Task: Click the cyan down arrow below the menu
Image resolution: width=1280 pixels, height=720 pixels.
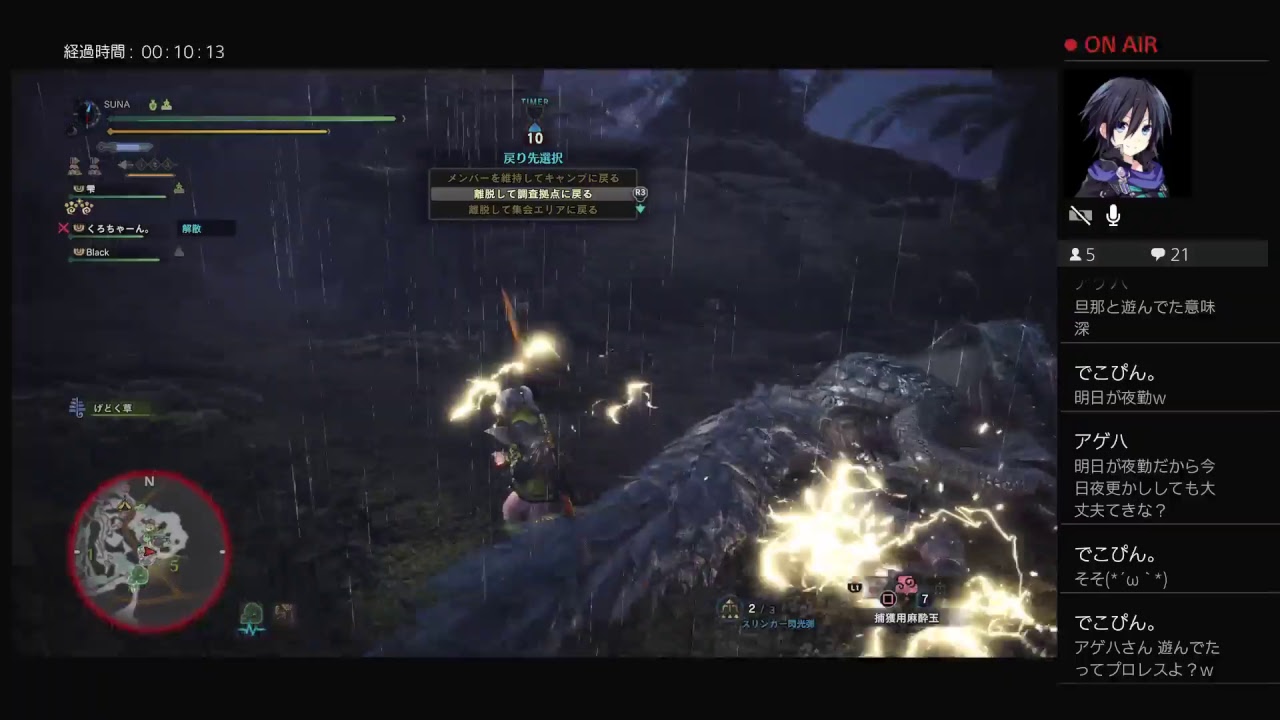Action: [x=640, y=209]
